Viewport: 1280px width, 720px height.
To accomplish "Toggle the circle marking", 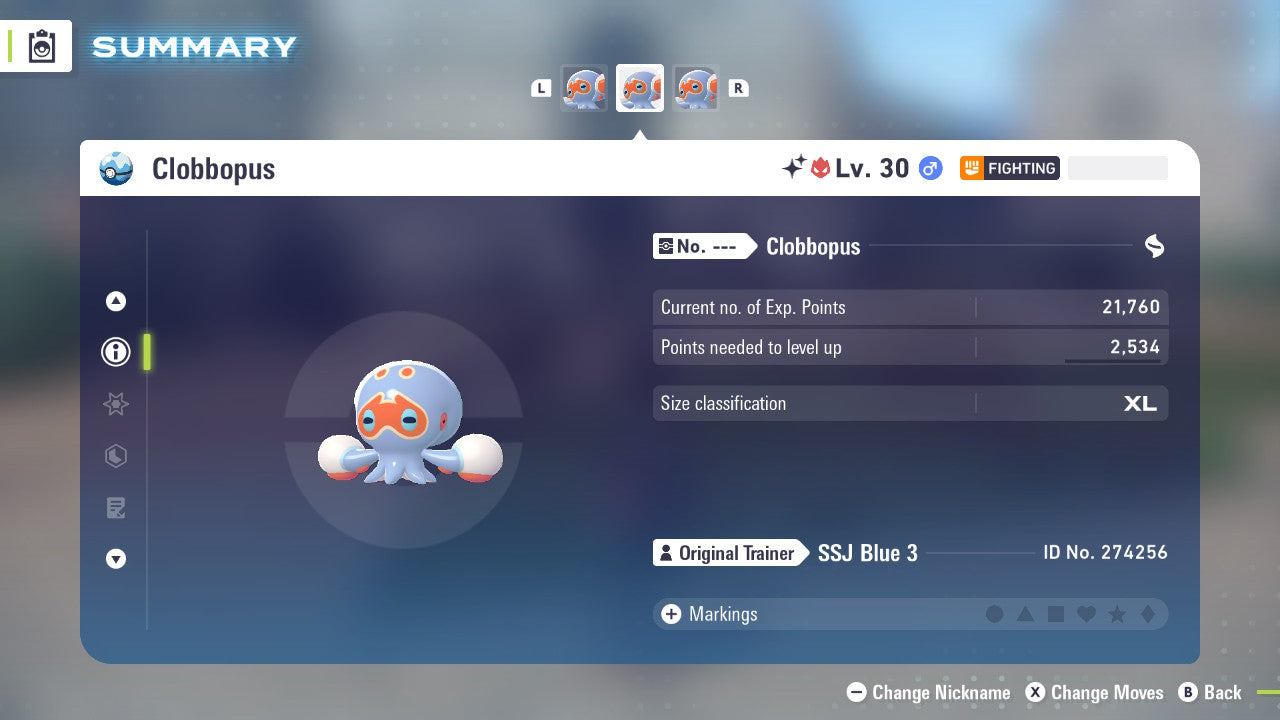I will (995, 614).
